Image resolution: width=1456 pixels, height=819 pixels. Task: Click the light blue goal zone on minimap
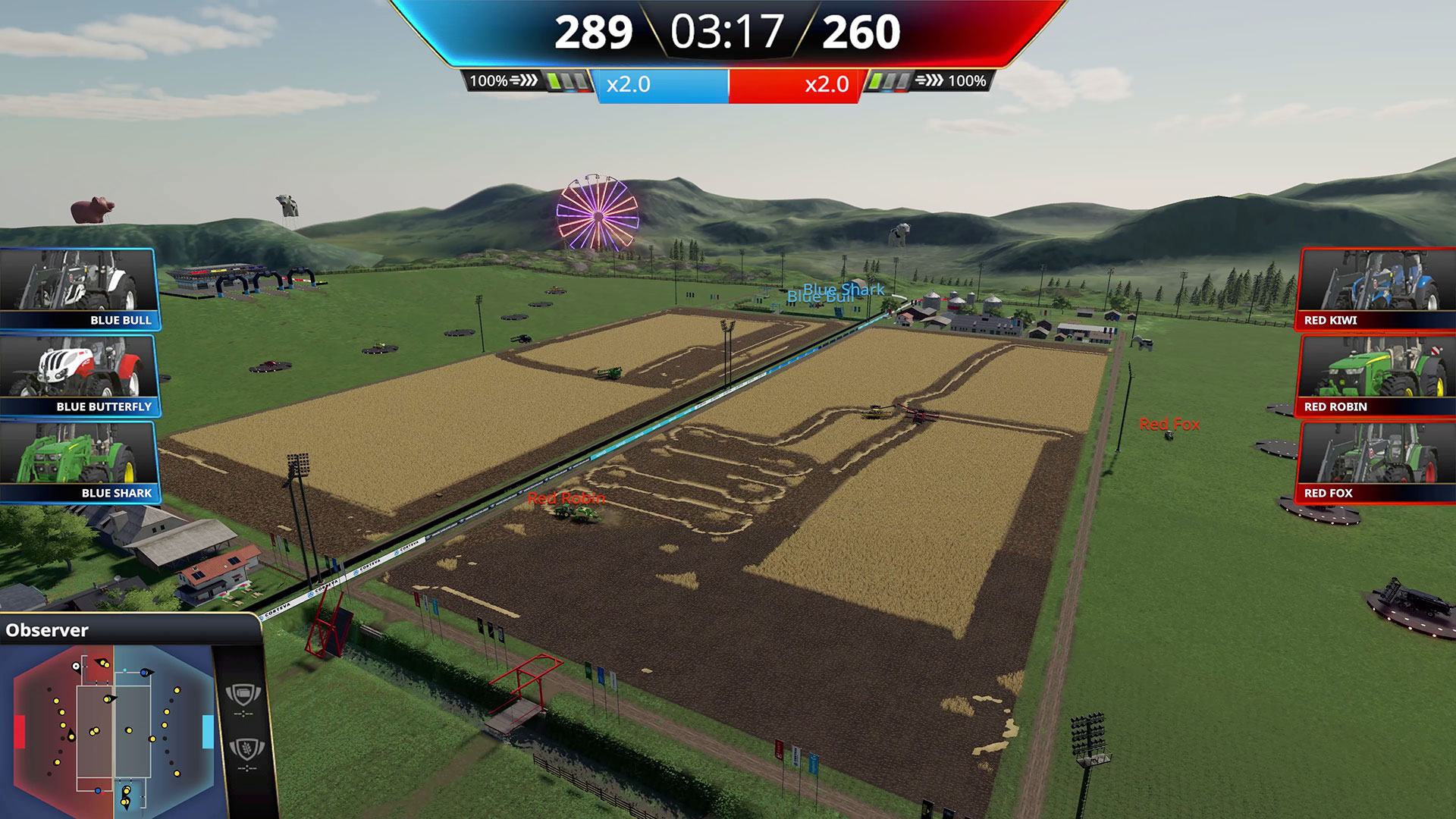(208, 732)
